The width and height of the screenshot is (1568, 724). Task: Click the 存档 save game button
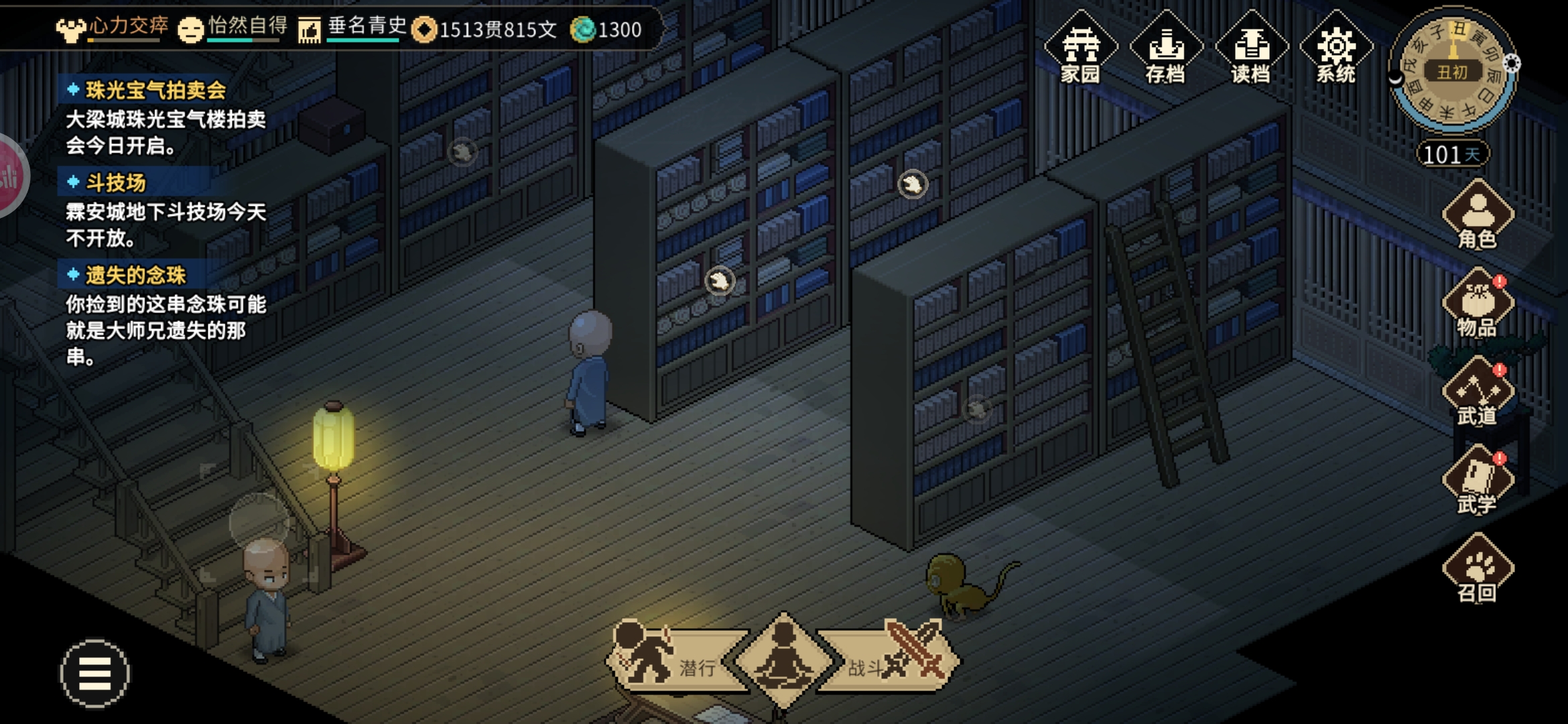tap(1165, 48)
